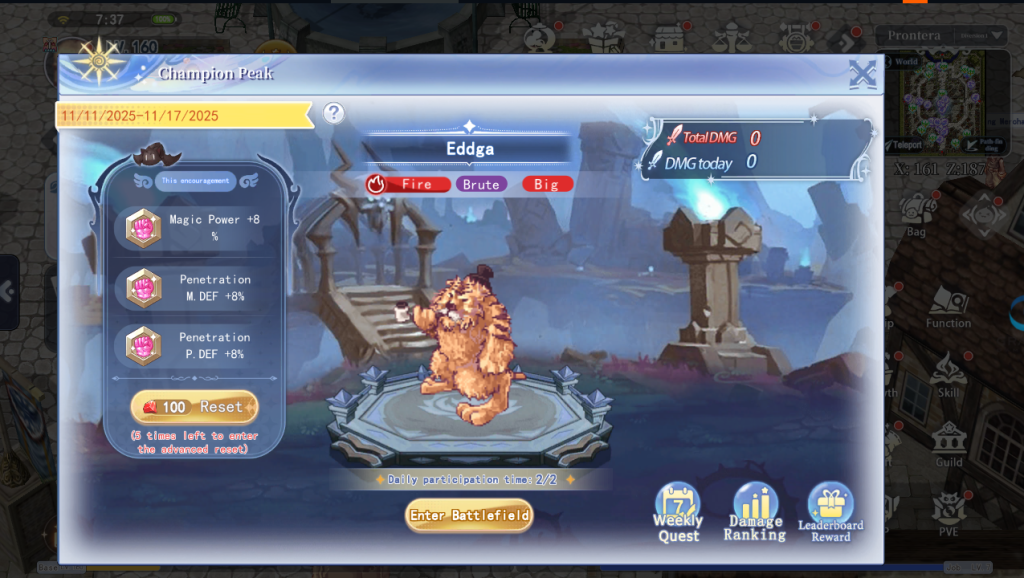The image size is (1024, 578).
Task: Open the Function menu
Action: pos(948,307)
